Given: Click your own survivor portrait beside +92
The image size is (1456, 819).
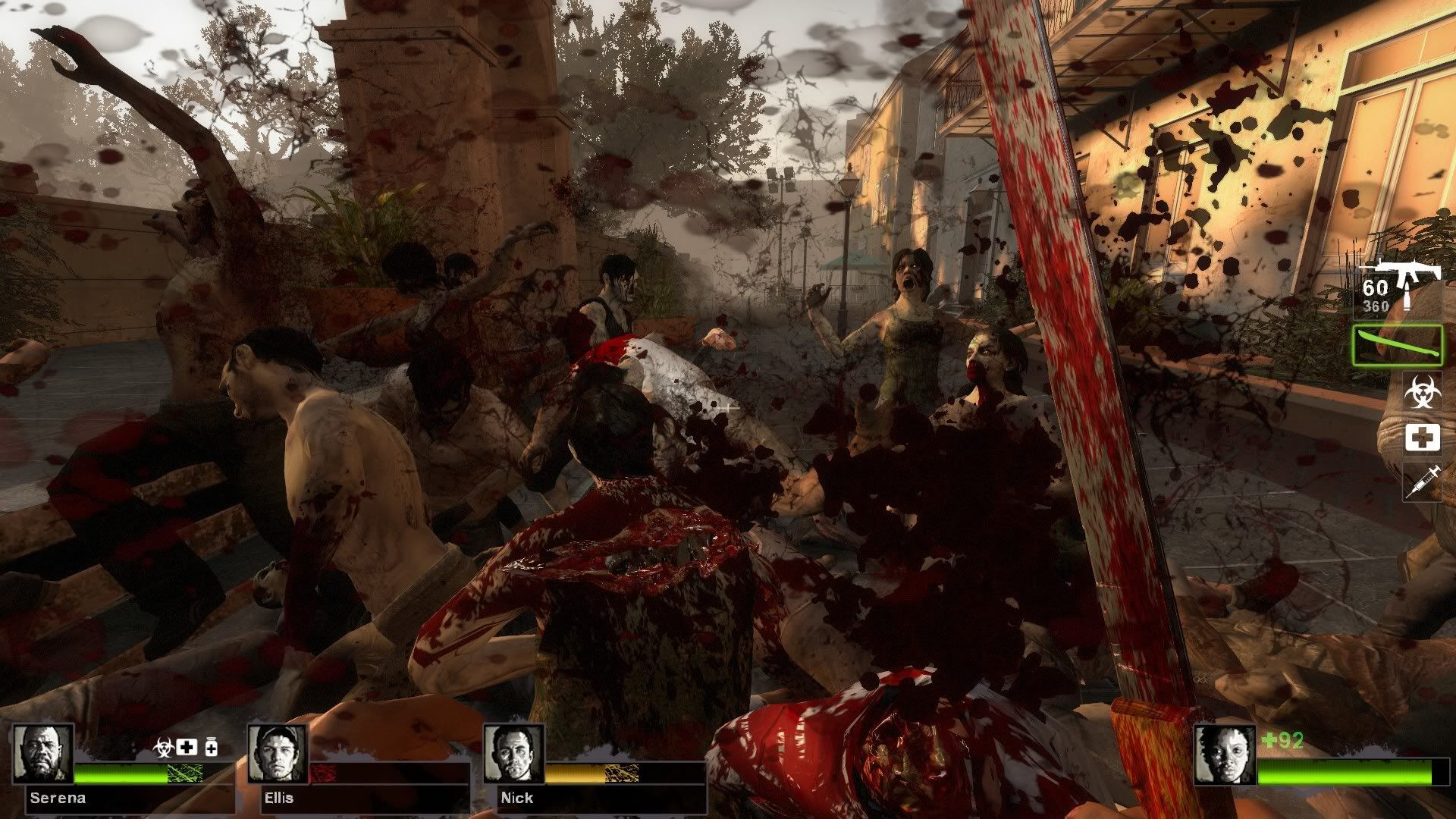Looking at the screenshot, I should (x=1224, y=754).
